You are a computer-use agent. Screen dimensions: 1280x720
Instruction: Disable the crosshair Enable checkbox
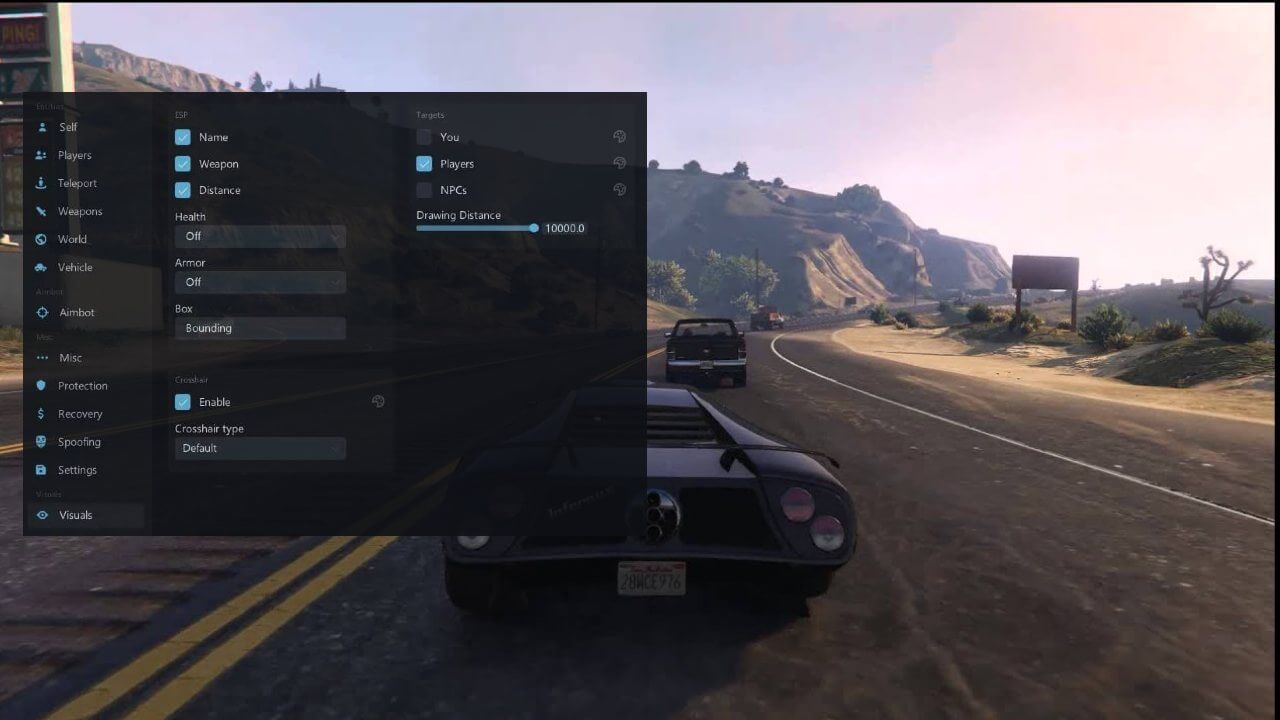pyautogui.click(x=182, y=401)
